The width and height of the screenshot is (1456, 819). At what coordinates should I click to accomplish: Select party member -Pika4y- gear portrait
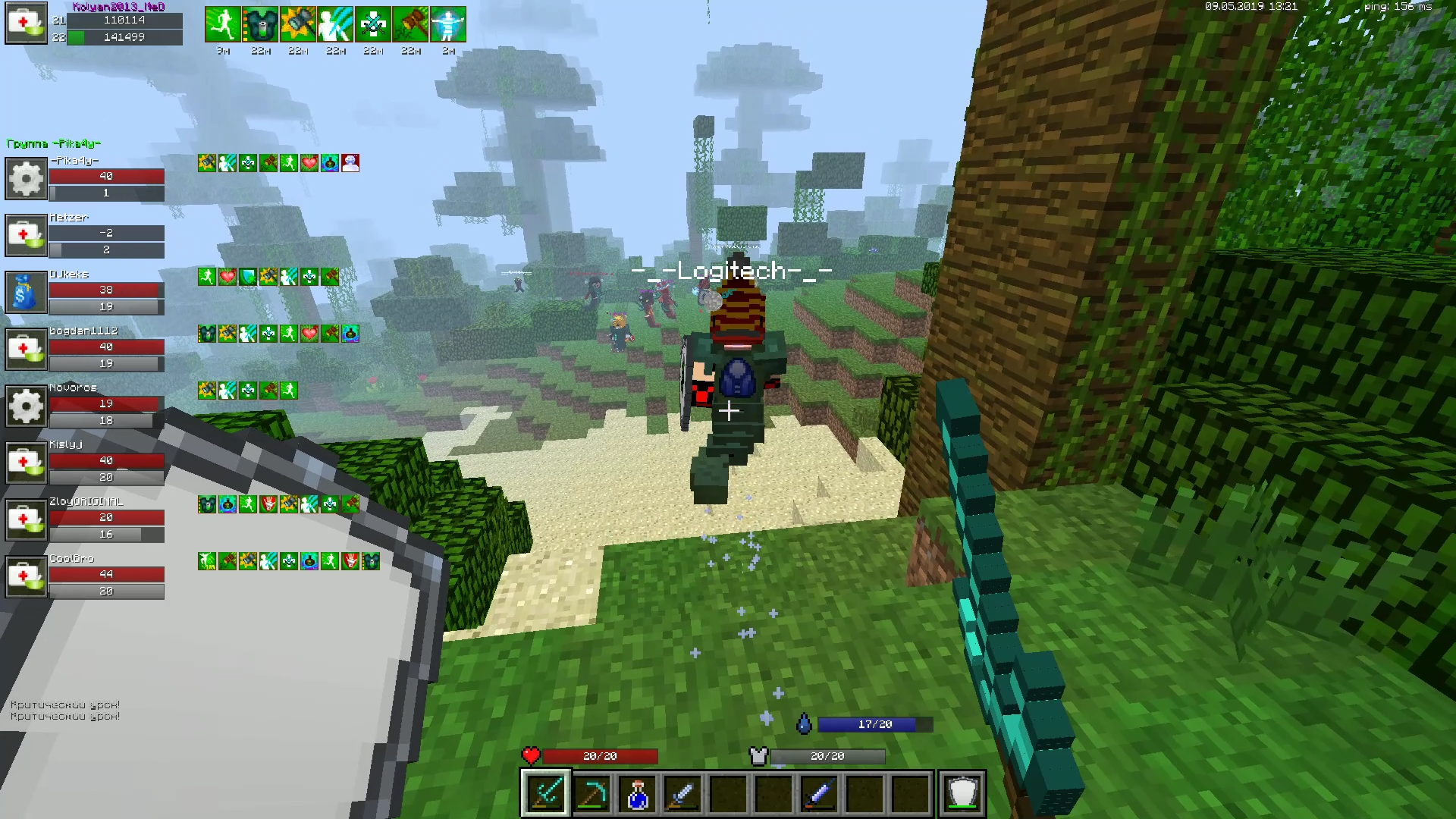pos(27,178)
